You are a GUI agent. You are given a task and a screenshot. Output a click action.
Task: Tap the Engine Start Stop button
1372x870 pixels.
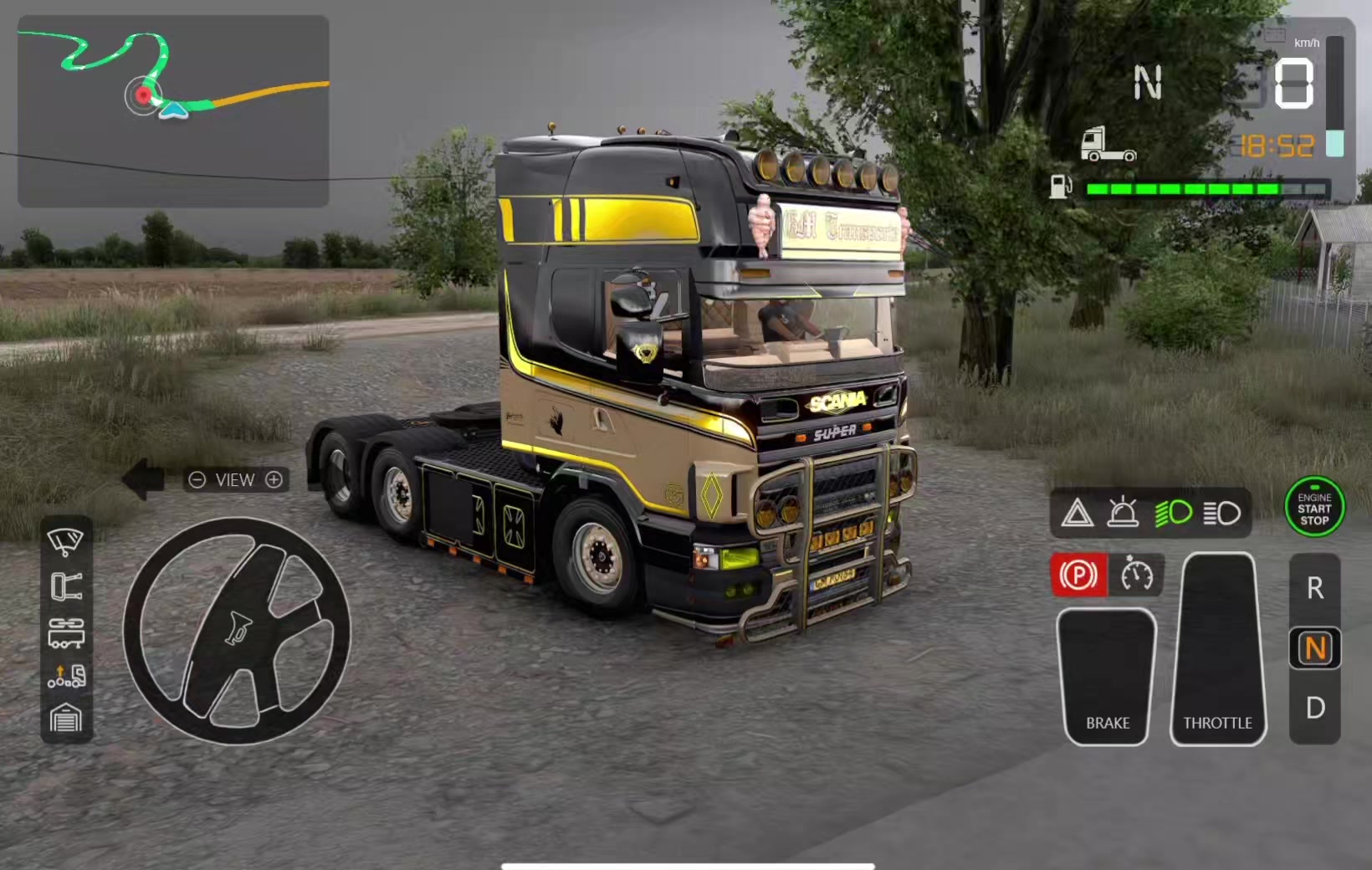coord(1314,508)
